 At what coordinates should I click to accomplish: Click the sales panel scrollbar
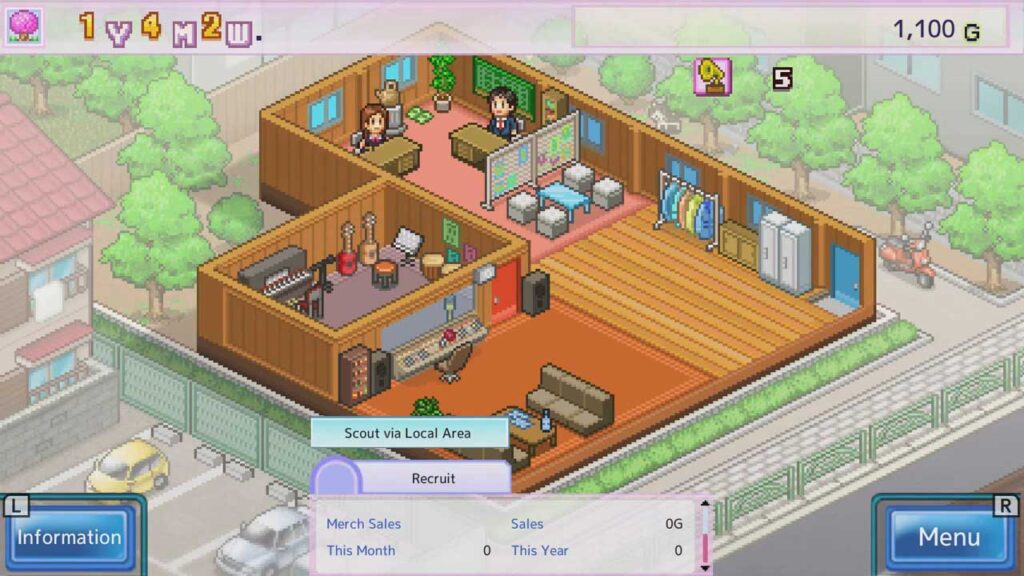[706, 536]
